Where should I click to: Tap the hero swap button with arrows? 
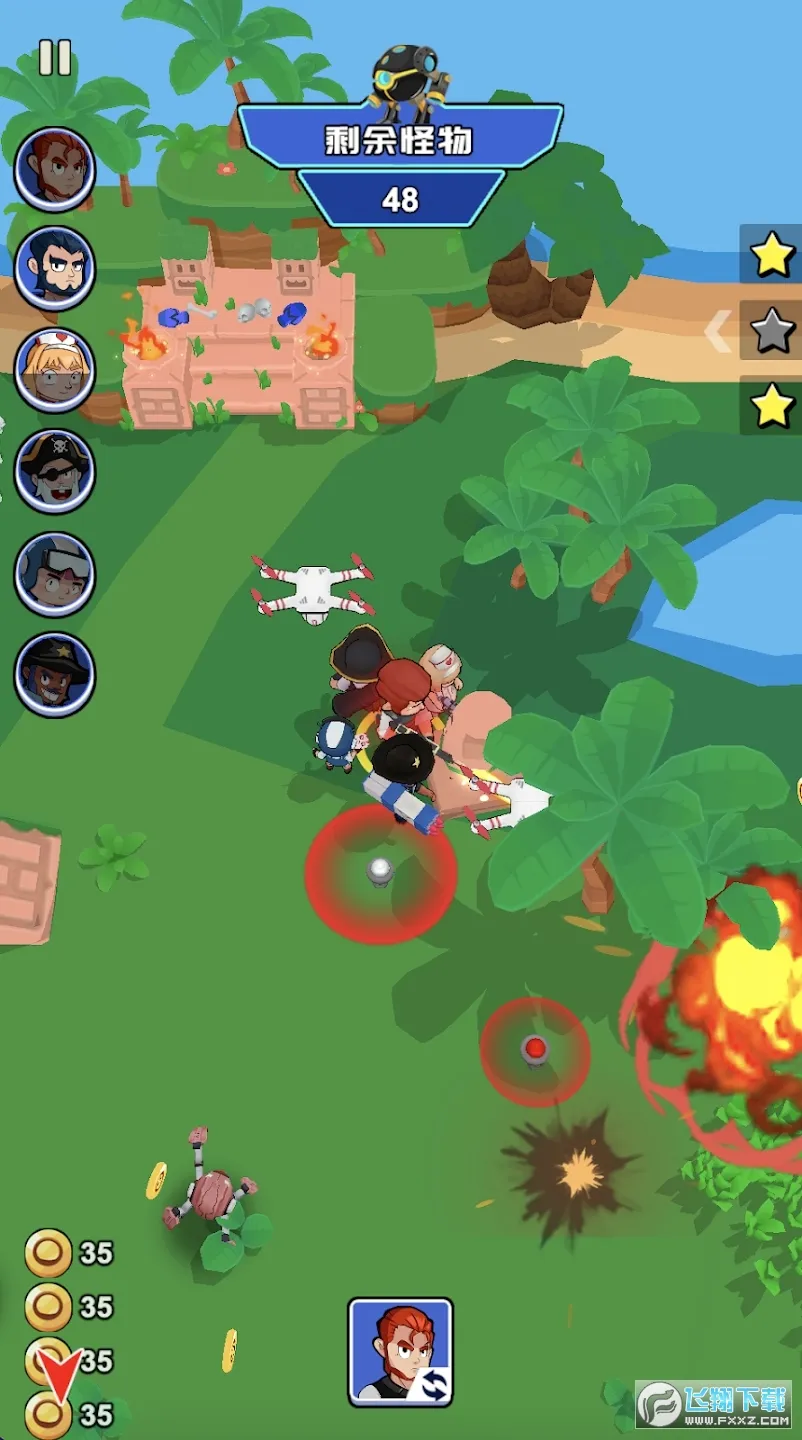400,1352
